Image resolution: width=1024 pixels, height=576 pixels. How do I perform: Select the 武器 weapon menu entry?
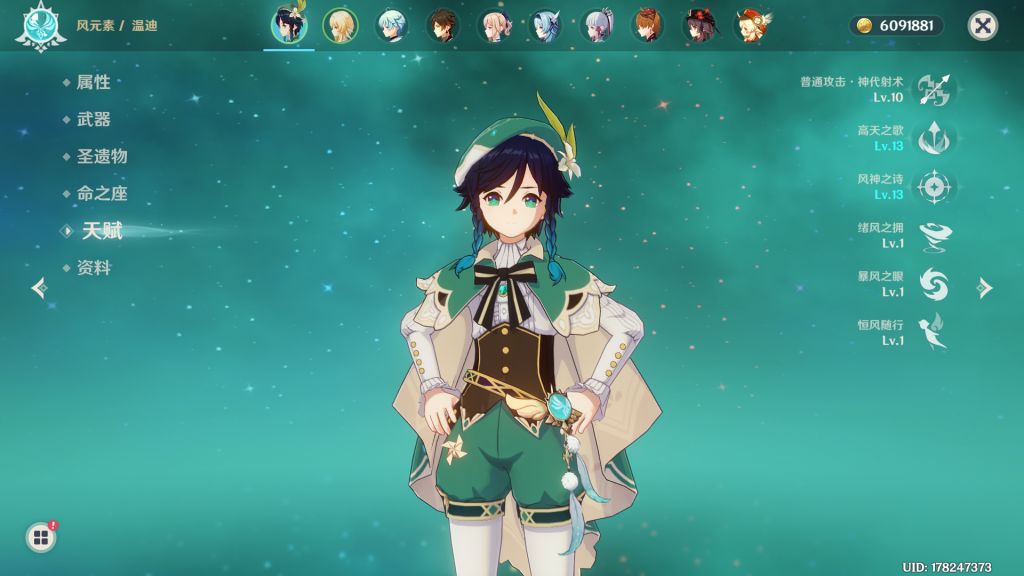pyautogui.click(x=93, y=119)
